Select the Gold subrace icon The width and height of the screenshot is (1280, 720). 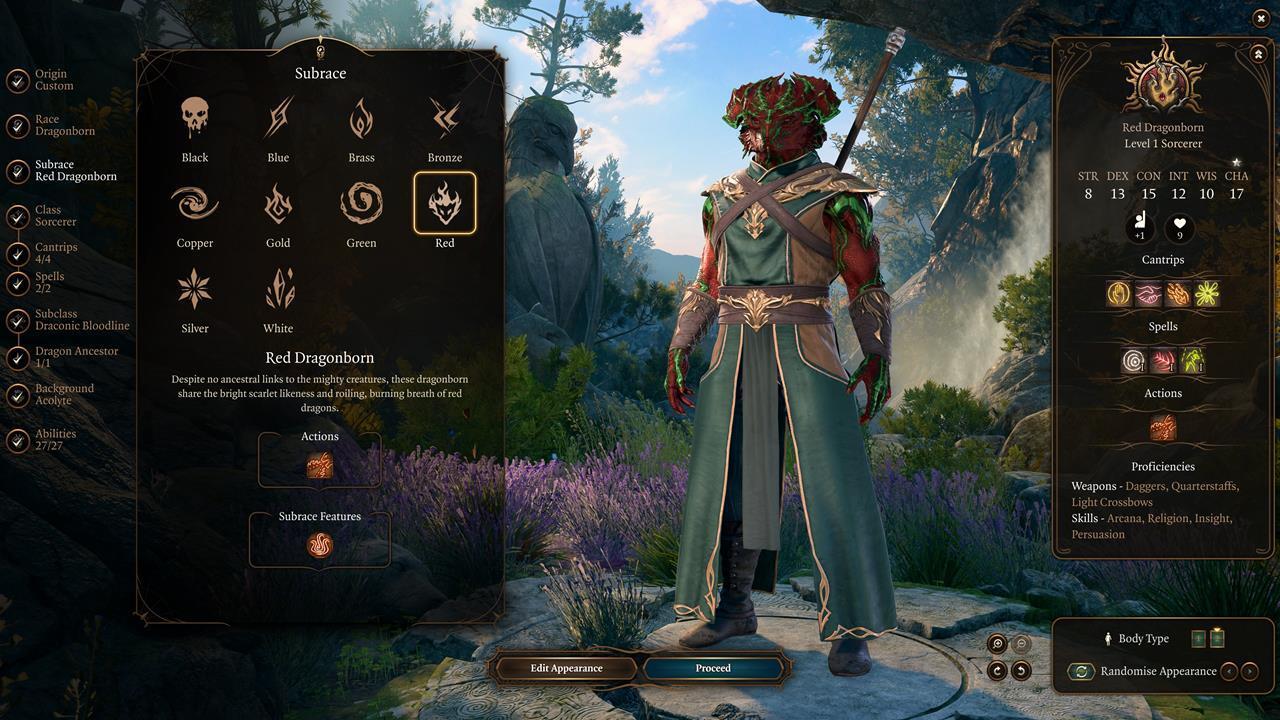click(x=278, y=204)
